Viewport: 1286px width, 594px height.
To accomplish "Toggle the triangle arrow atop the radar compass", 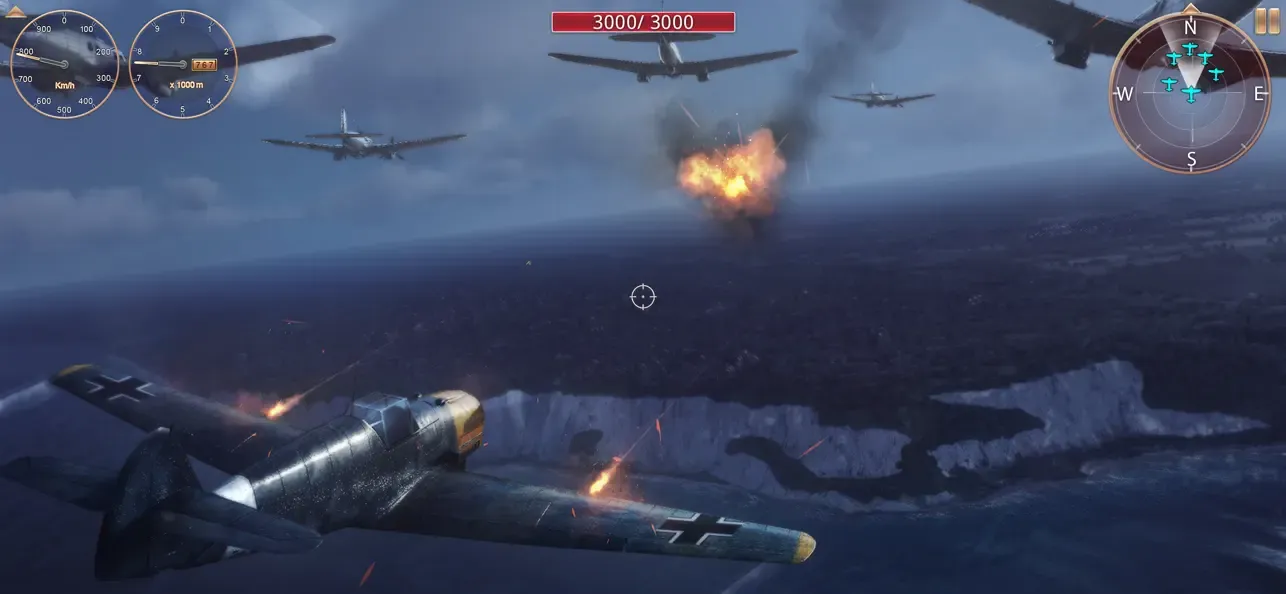I will tap(1190, 7).
